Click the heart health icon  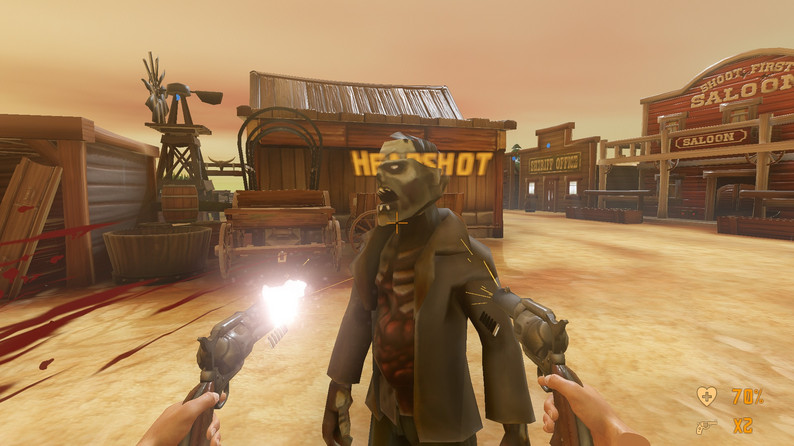tap(706, 396)
